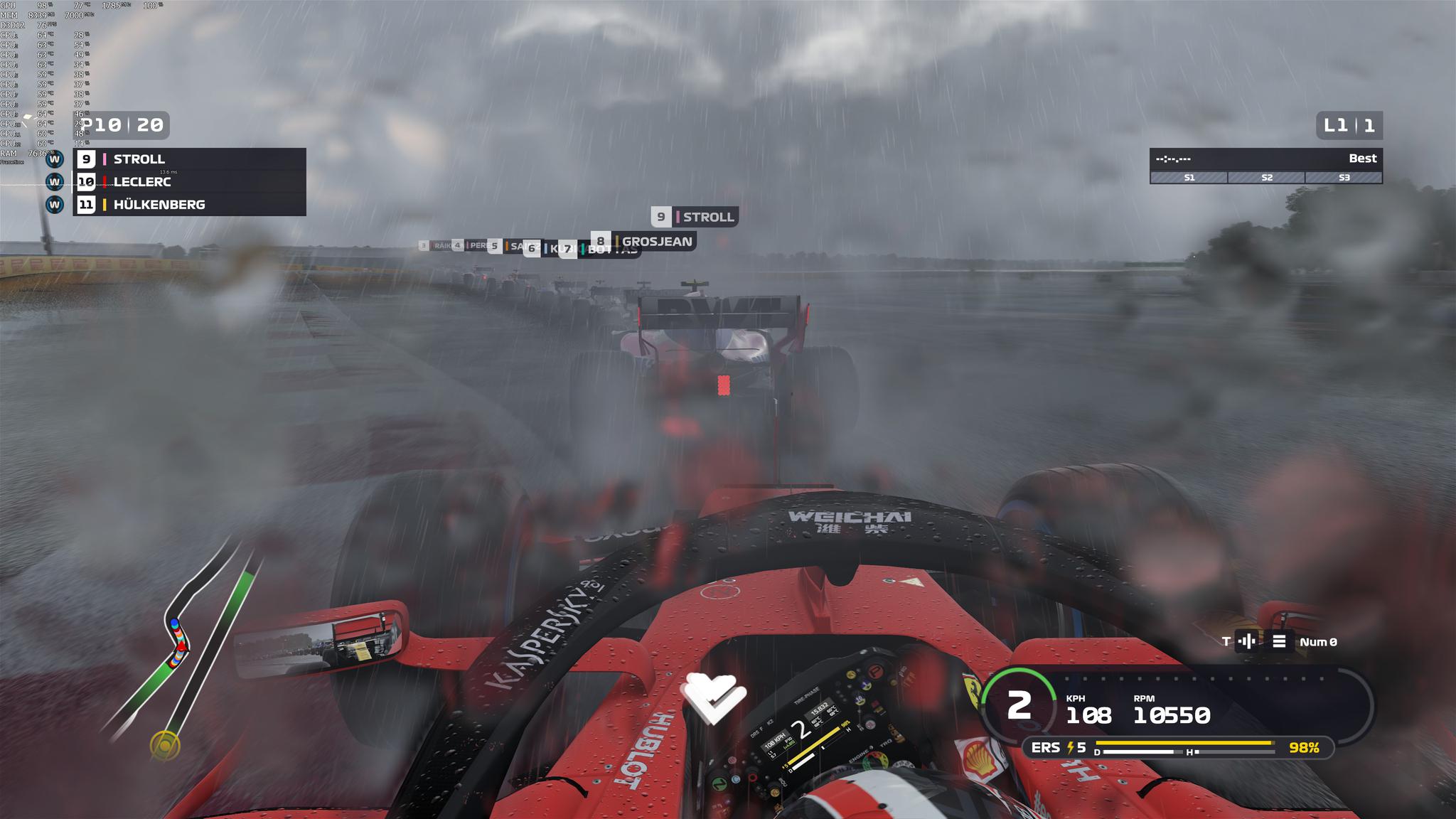Open the hamburger menu next to Num 0
The height and width of the screenshot is (819, 1456).
[1279, 640]
